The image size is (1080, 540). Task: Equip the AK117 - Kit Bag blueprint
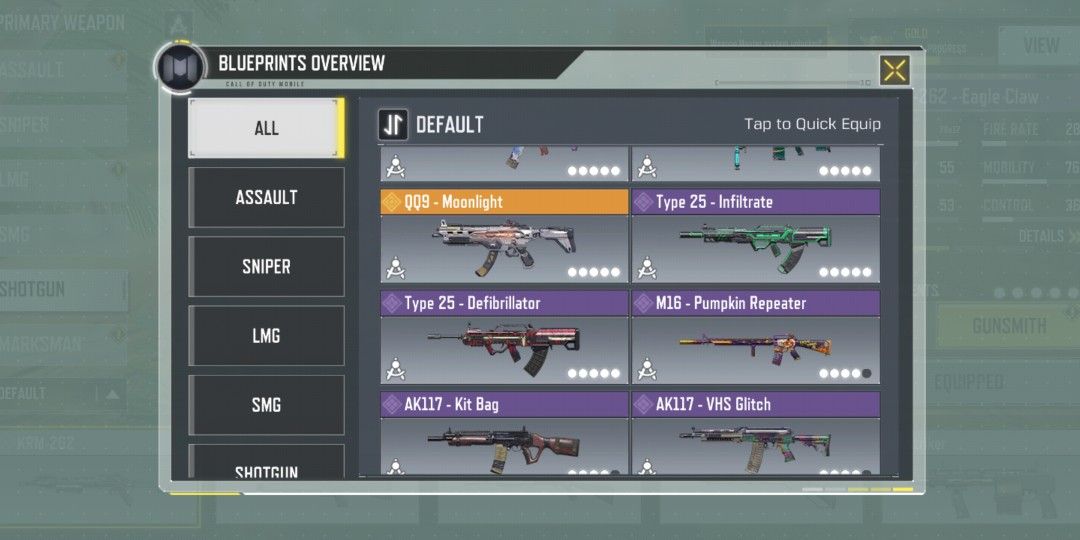[504, 443]
